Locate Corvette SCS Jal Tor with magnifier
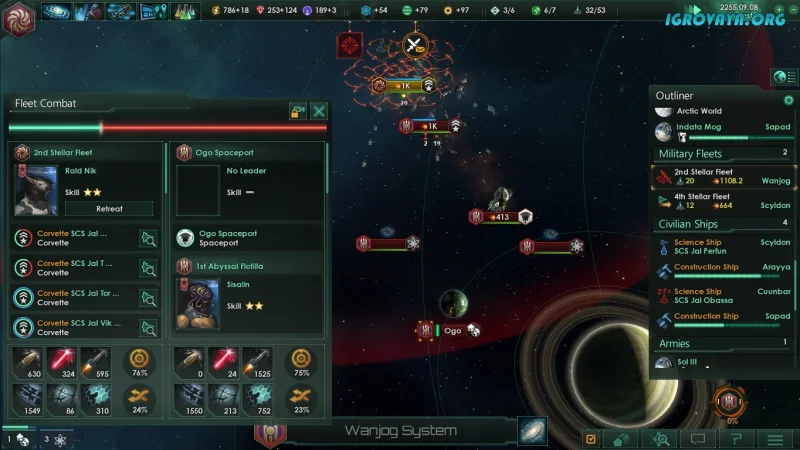Image resolution: width=800 pixels, height=450 pixels. pos(148,298)
